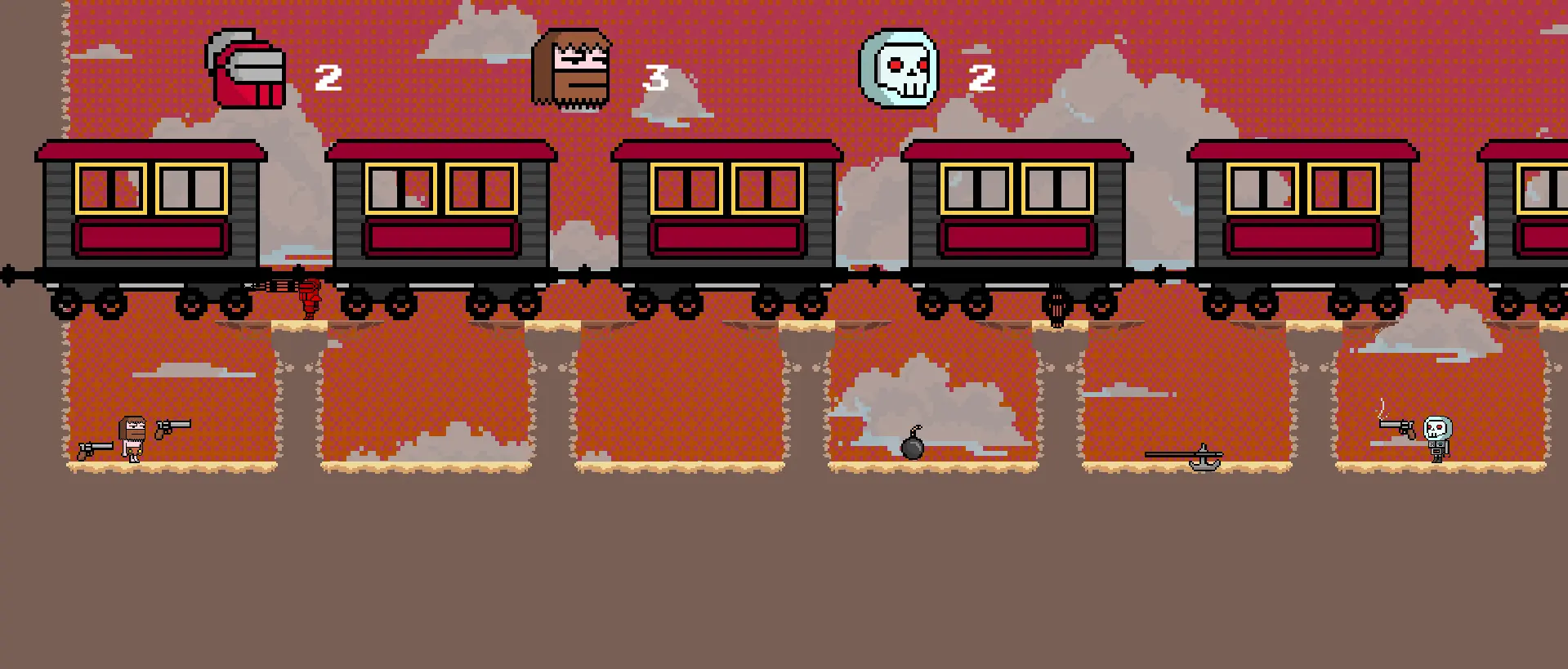Click the 2 displayed beside the skull portrait
The image size is (1568, 669).
(x=981, y=79)
